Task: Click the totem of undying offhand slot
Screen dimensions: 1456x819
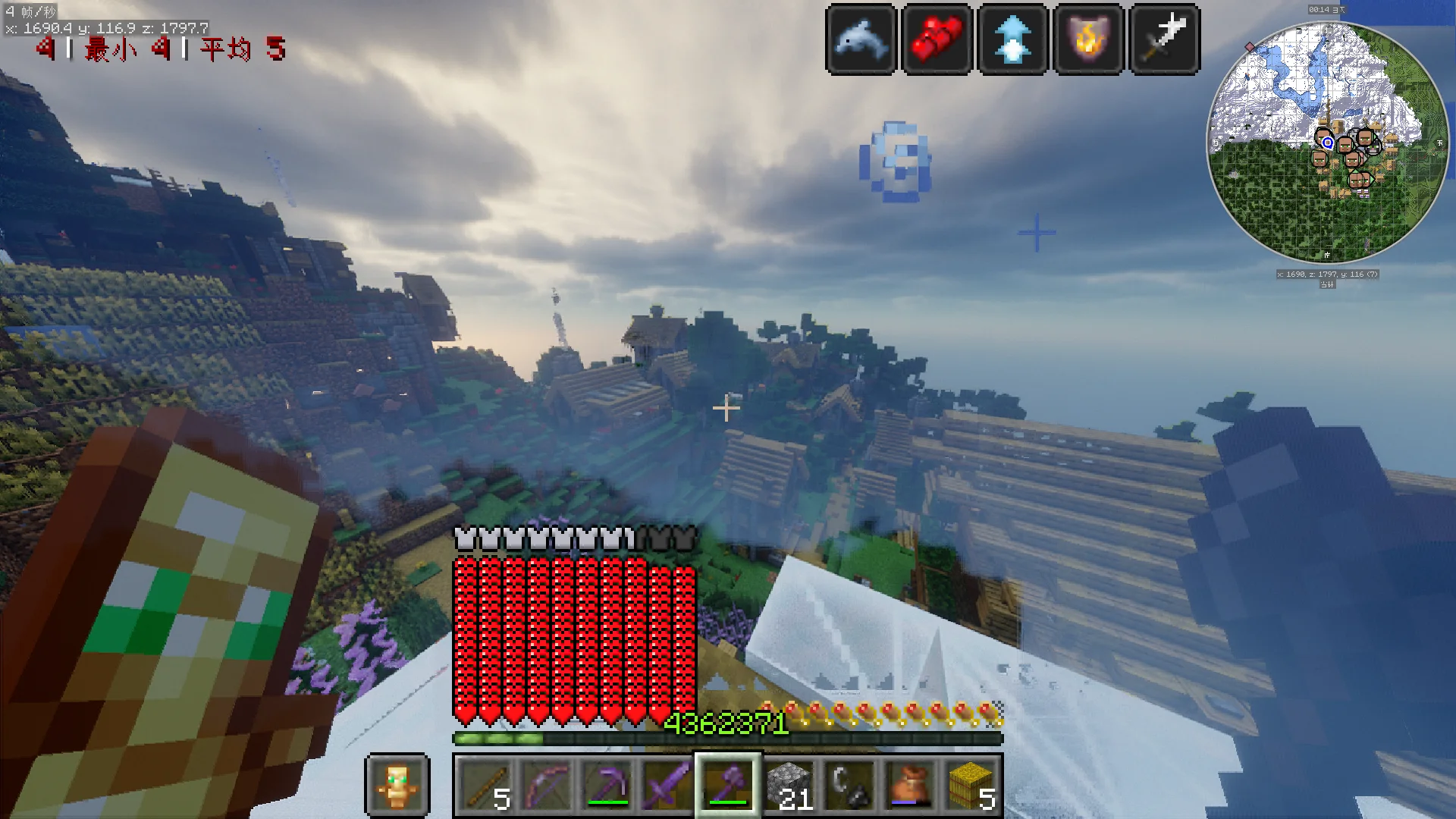Action: coord(398,785)
